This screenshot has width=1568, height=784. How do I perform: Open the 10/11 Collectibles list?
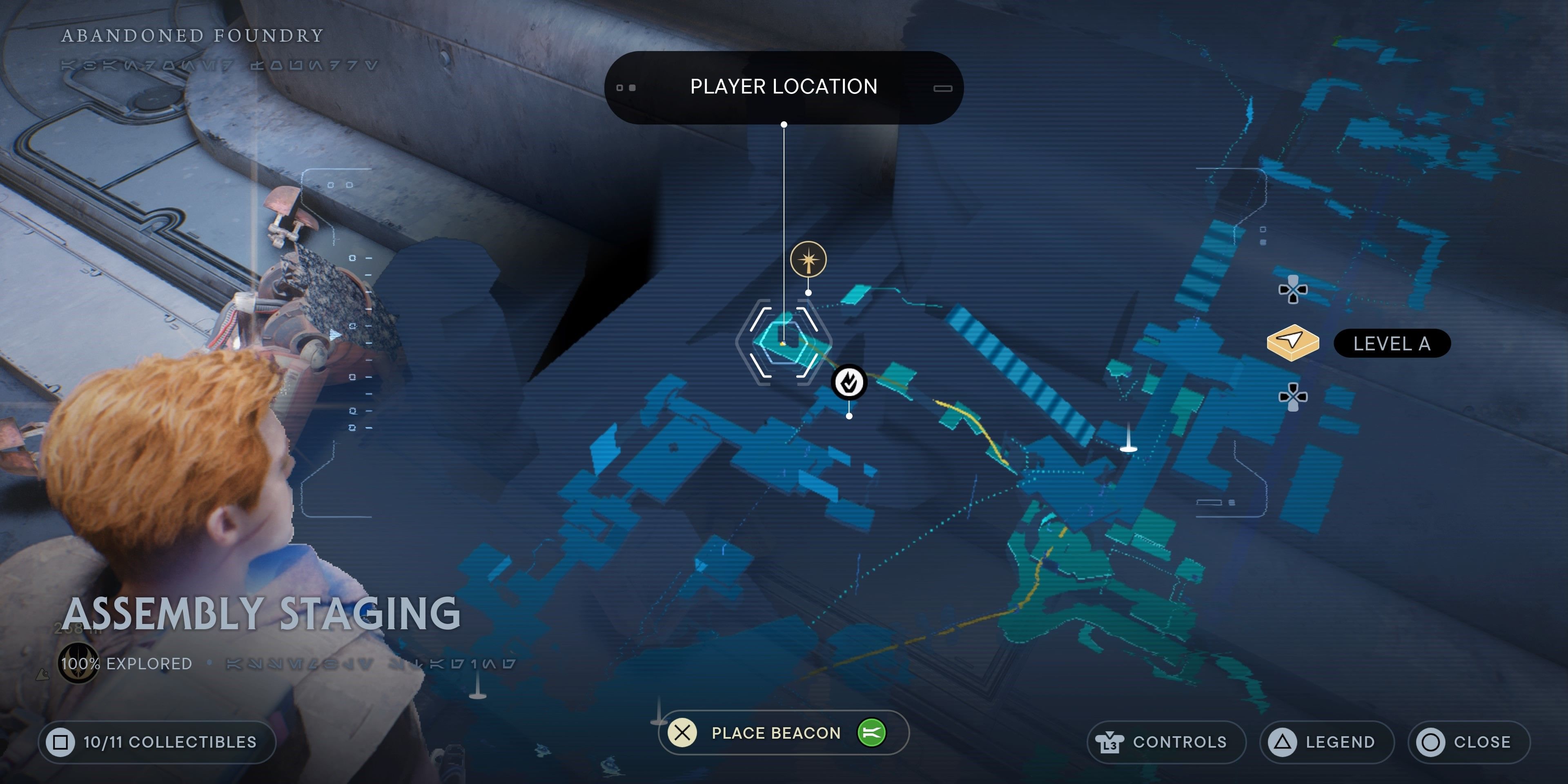(157, 742)
